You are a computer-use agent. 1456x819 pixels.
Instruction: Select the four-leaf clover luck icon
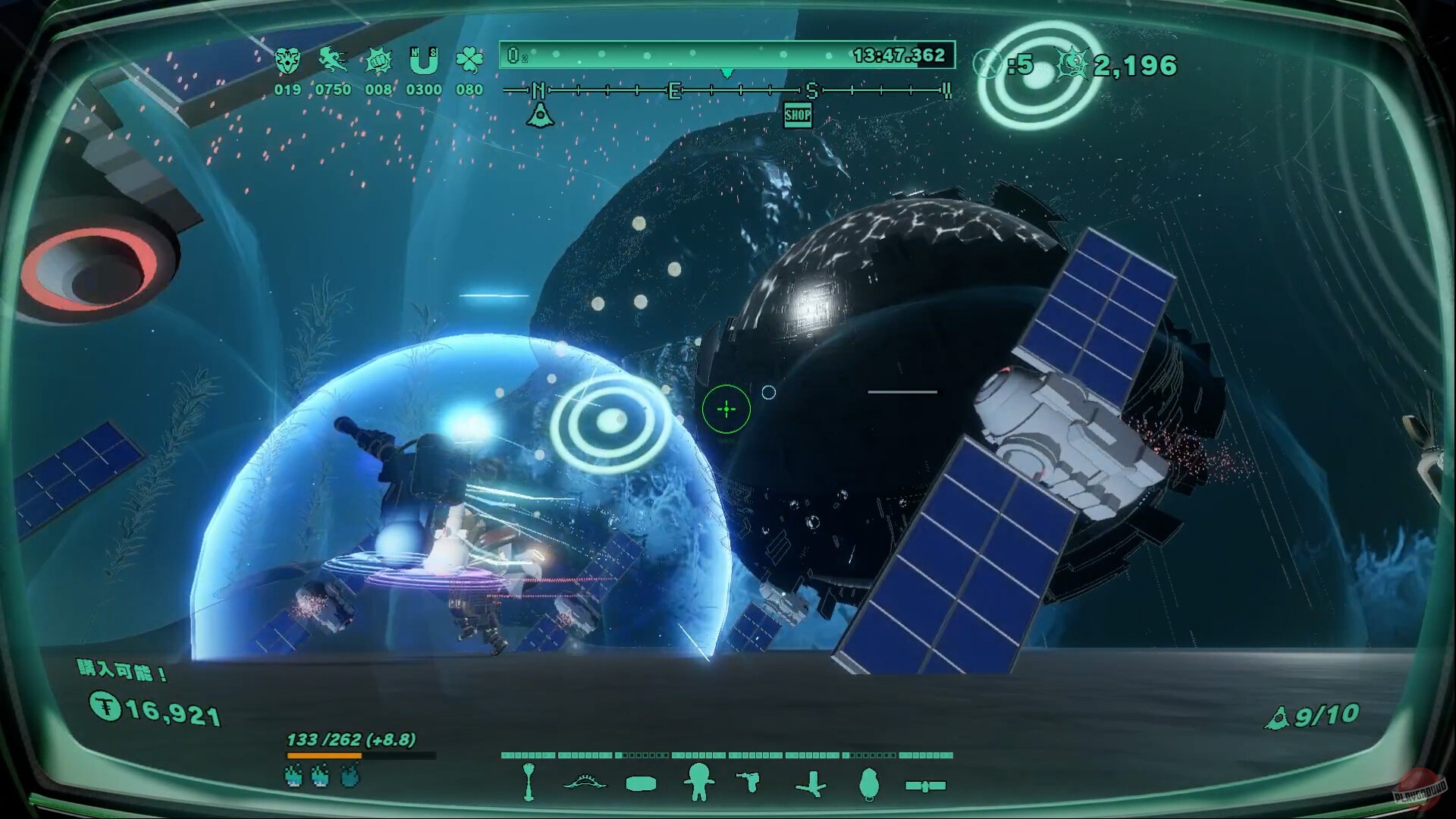(x=468, y=59)
